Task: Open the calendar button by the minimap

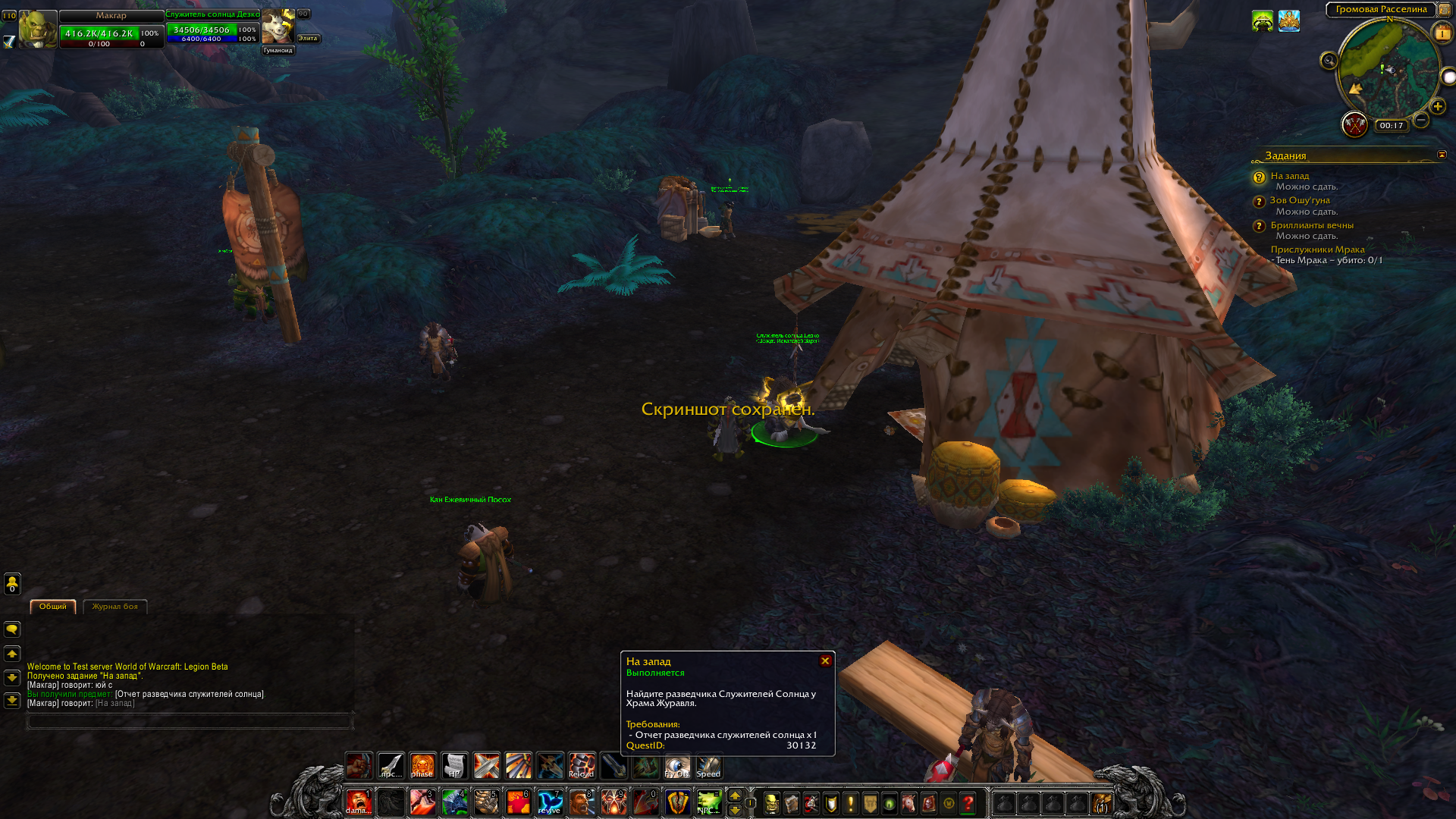Action: (1442, 33)
